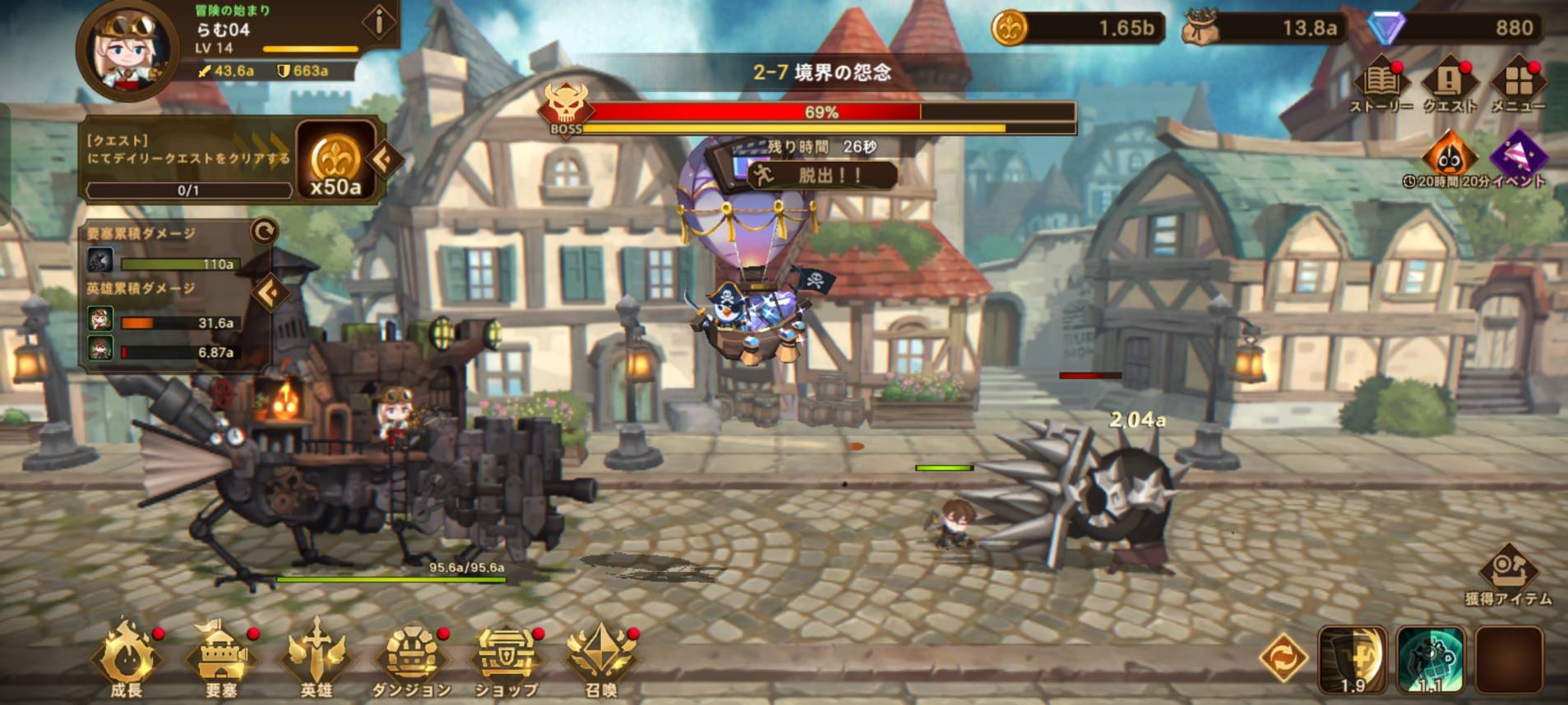This screenshot has width=1568, height=705.
Task: Click the info button beside player name
Action: click(x=379, y=23)
